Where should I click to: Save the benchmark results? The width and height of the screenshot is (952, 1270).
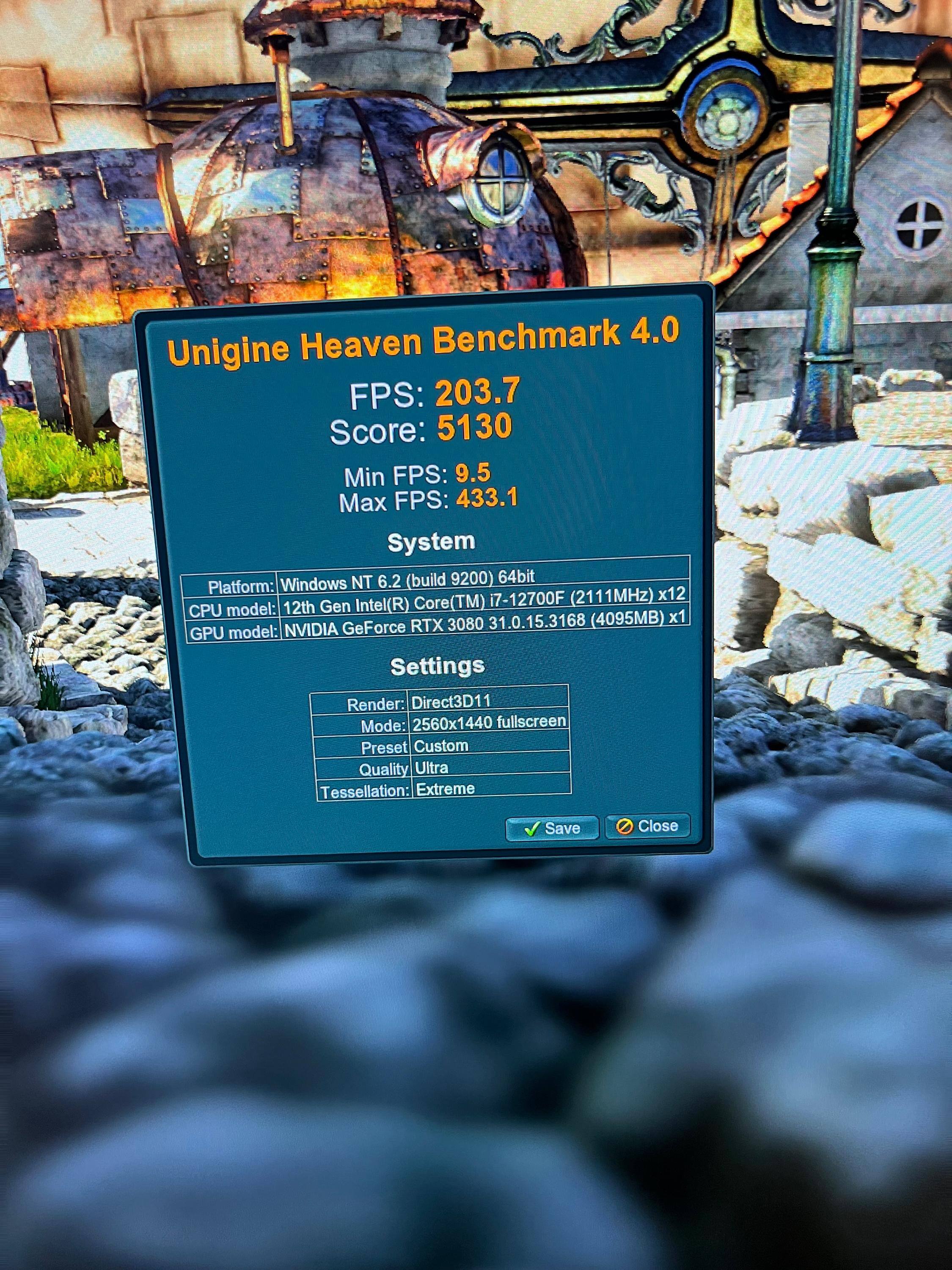[551, 828]
